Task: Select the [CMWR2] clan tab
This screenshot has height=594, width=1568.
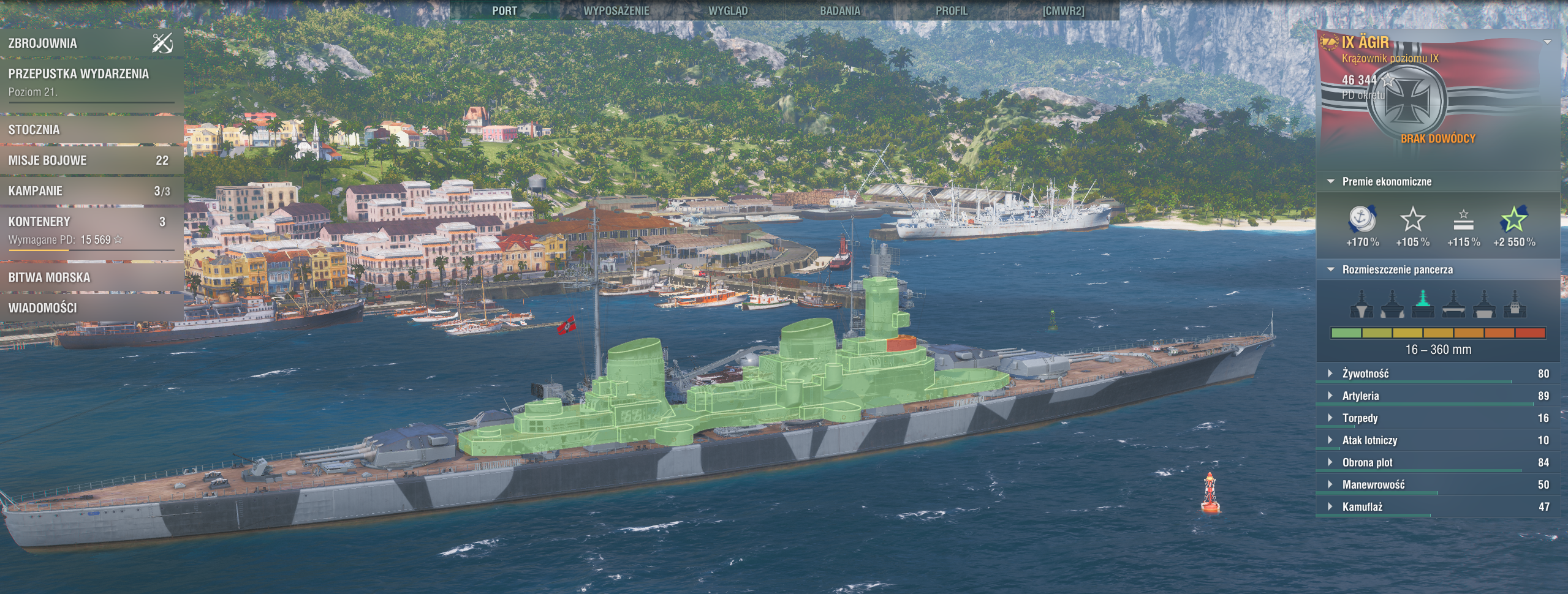Action: 1063,10
